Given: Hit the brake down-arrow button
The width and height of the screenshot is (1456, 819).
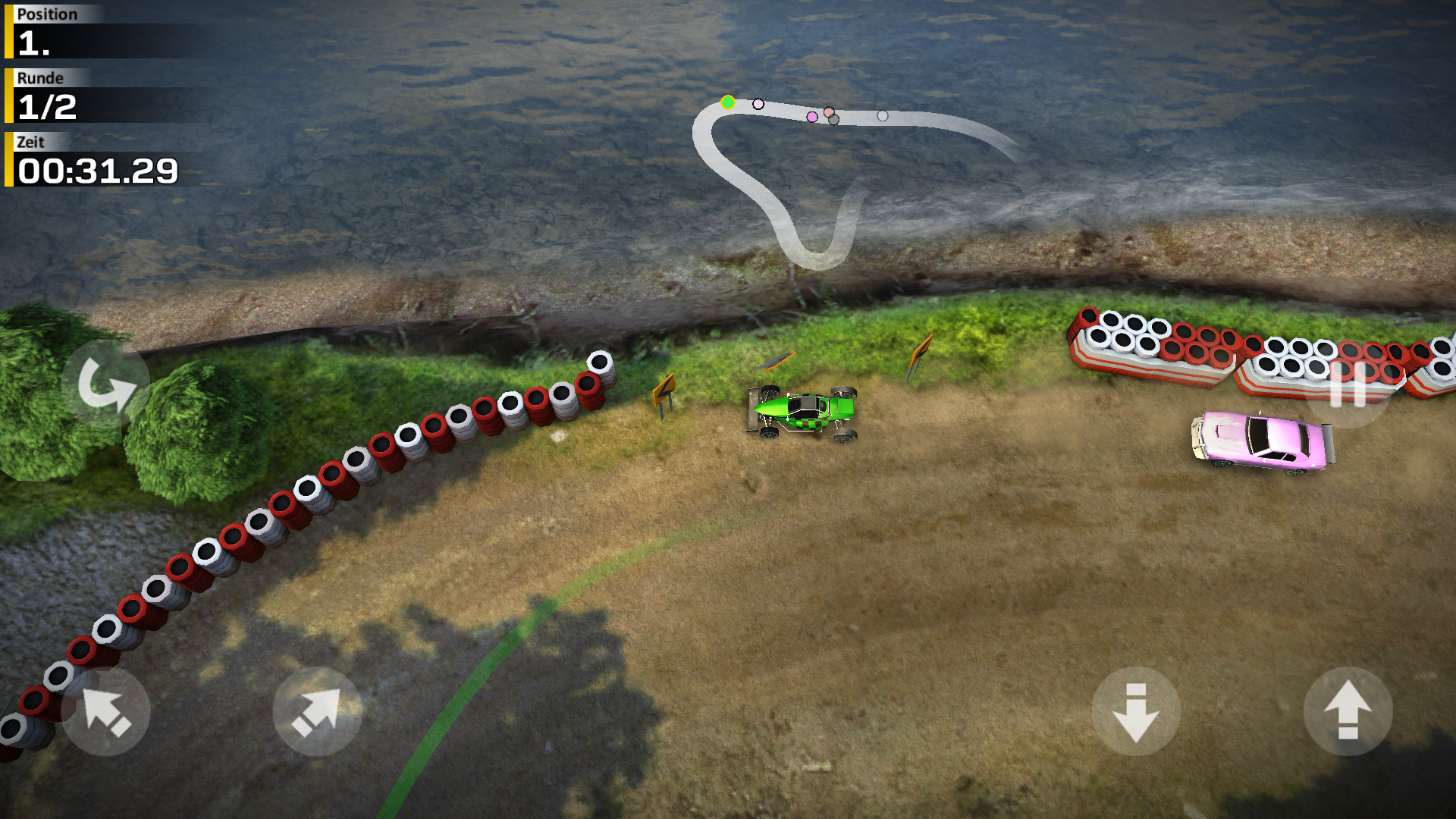Looking at the screenshot, I should click(x=1135, y=711).
